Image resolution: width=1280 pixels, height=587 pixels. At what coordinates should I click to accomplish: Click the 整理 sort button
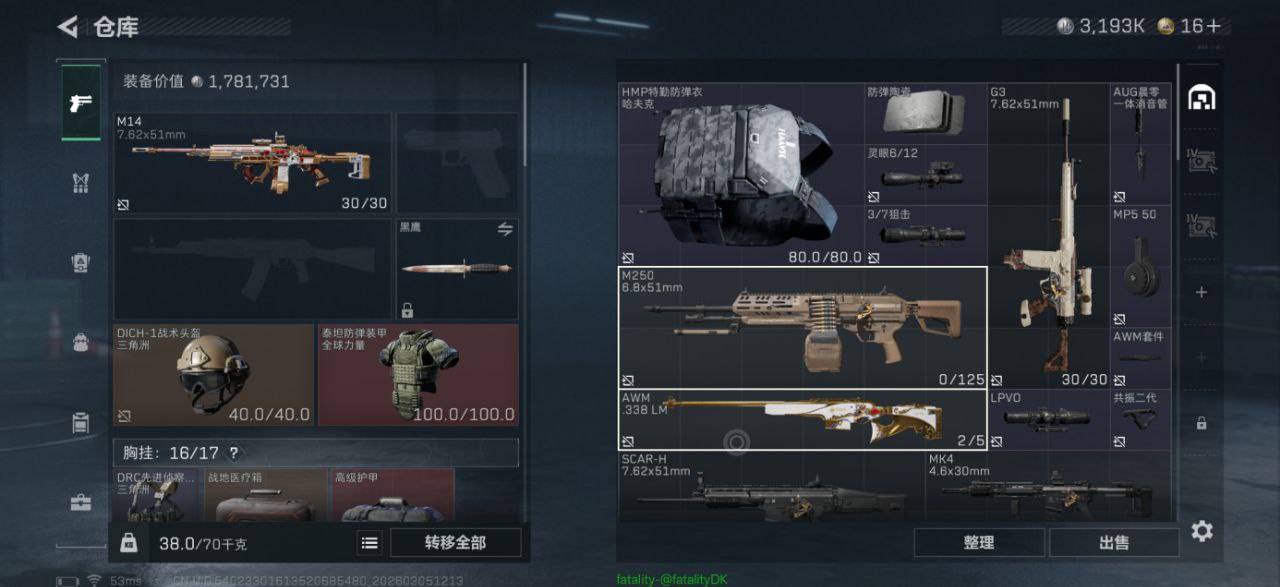point(978,543)
